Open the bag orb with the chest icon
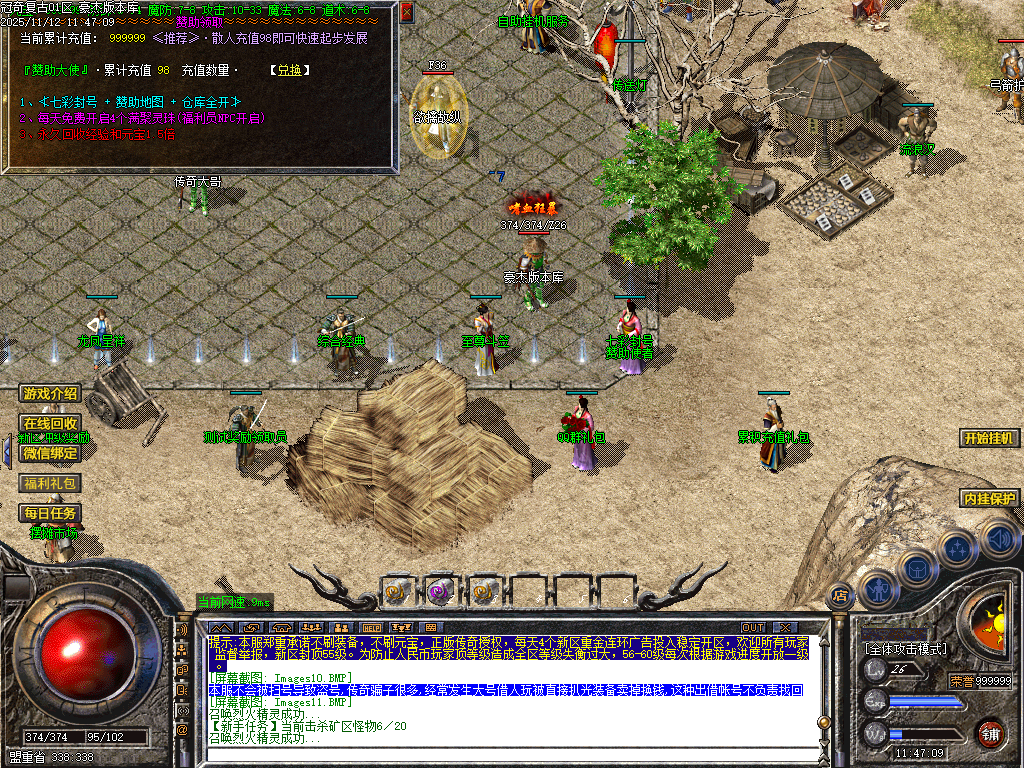Viewport: 1024px width, 768px height. (915, 568)
